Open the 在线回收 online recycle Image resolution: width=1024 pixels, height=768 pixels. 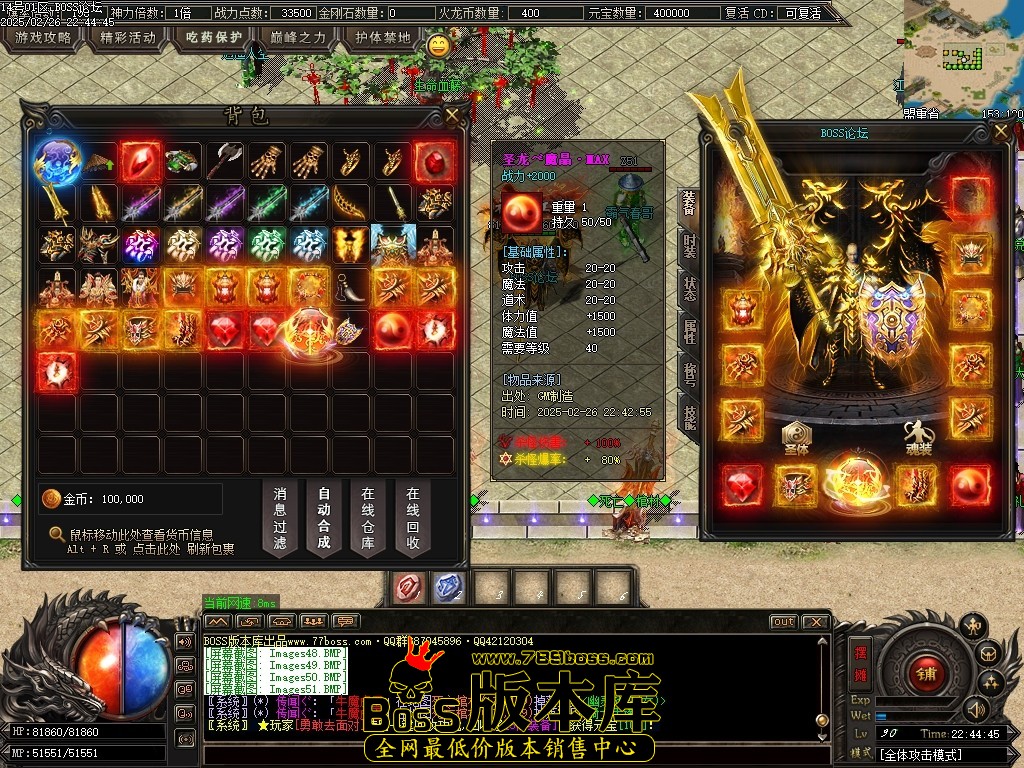point(412,518)
